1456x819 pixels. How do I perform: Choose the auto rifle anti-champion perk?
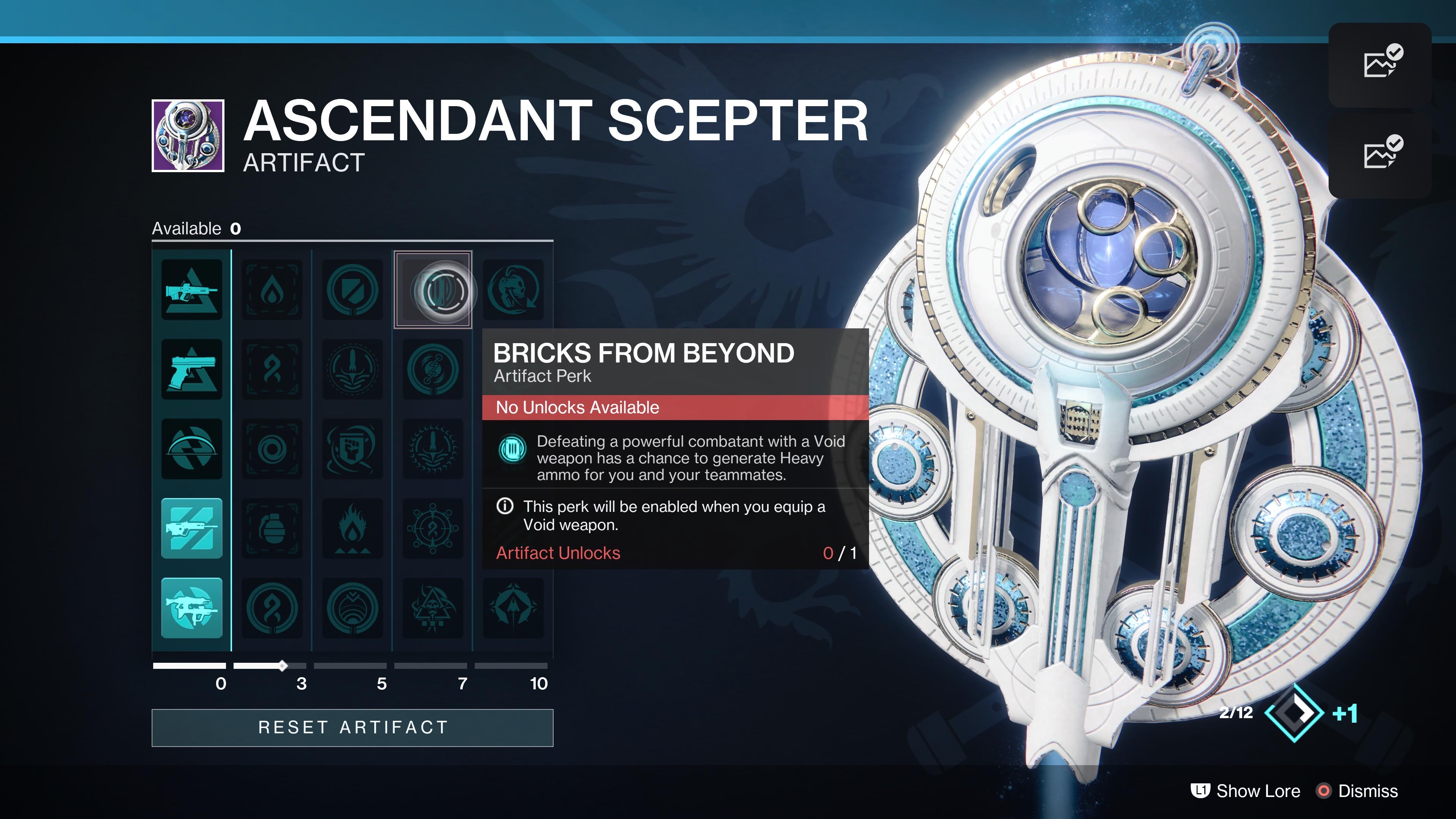(191, 290)
